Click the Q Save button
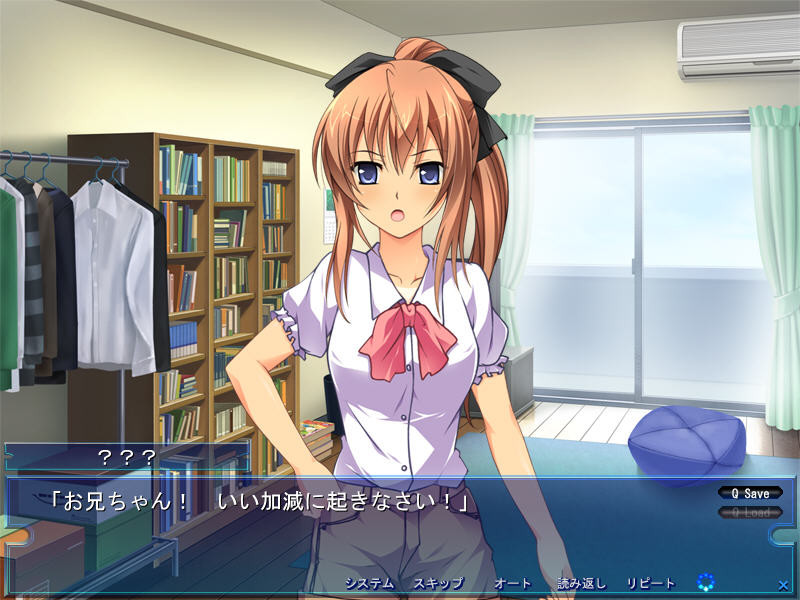 coord(749,493)
